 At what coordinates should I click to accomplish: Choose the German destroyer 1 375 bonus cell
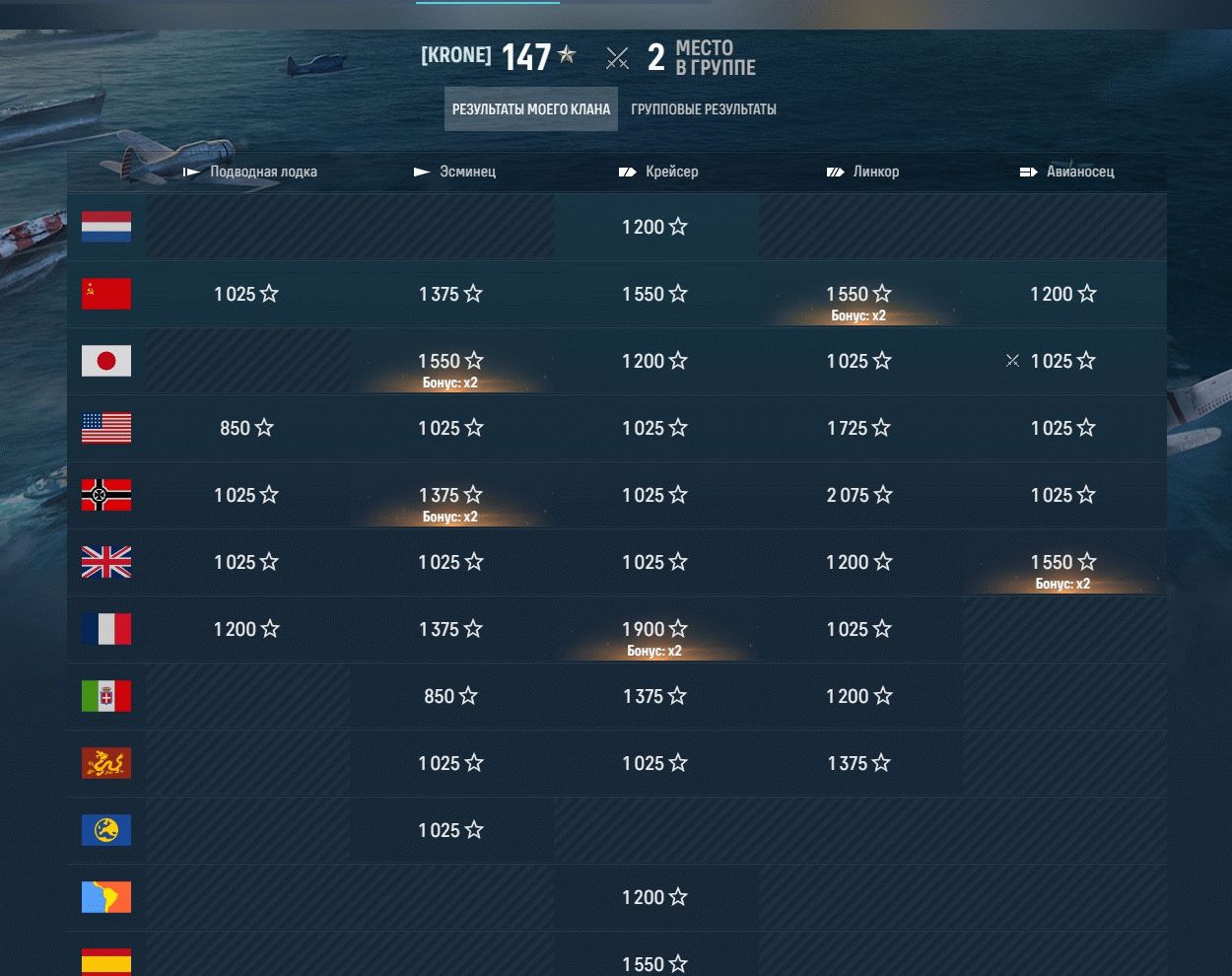[450, 497]
